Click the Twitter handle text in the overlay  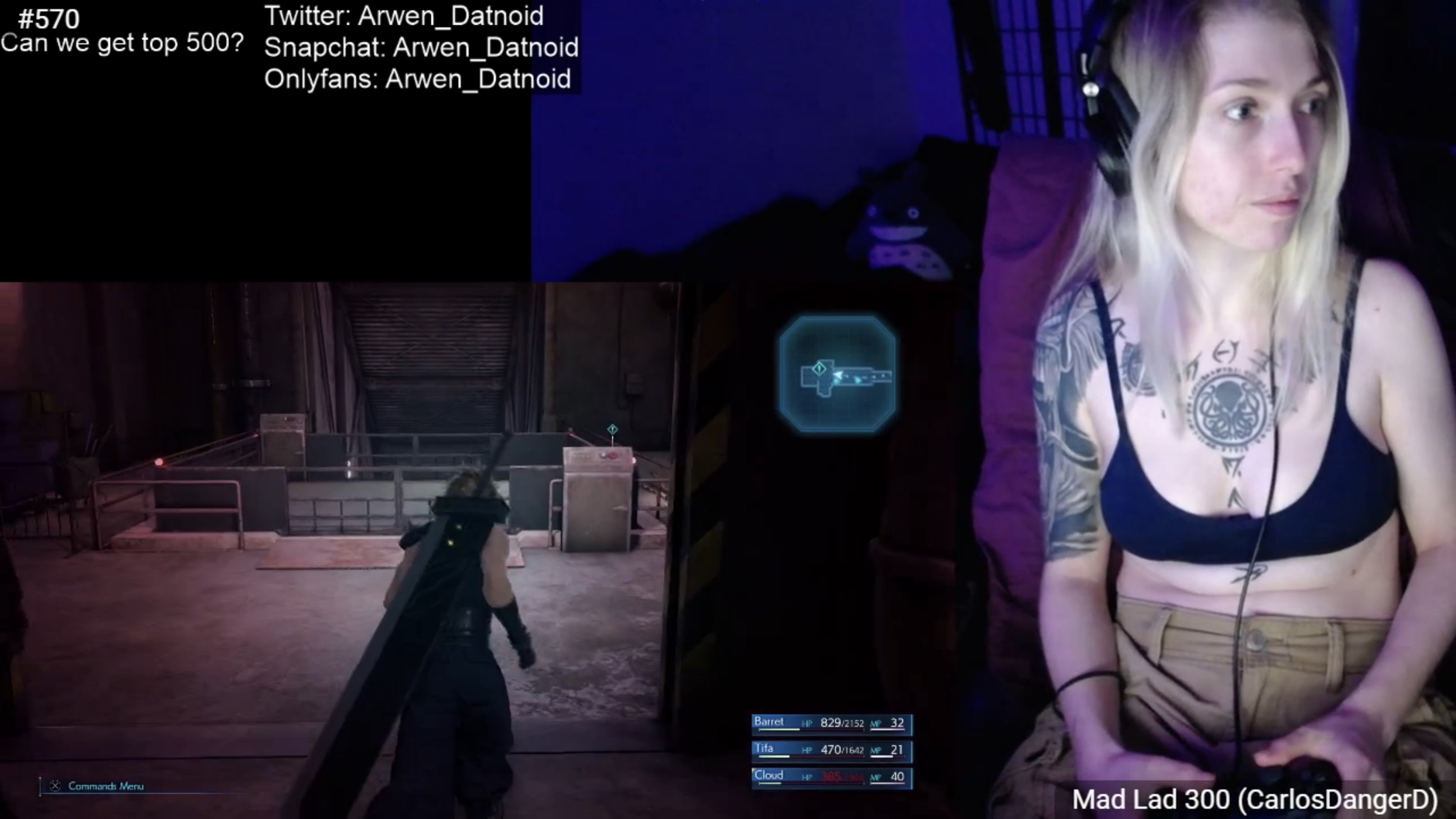[x=404, y=16]
